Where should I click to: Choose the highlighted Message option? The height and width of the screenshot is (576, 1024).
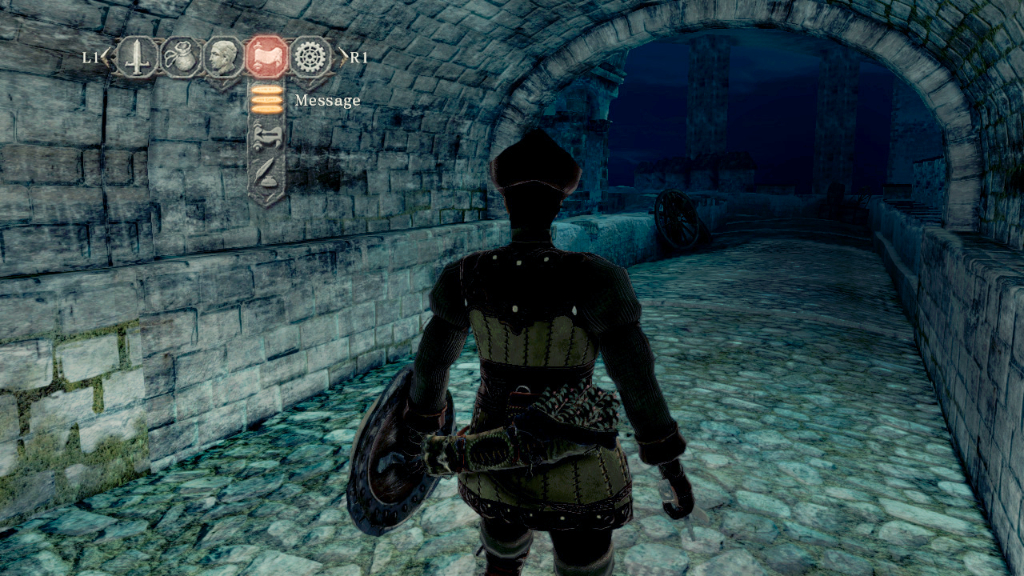pyautogui.click(x=266, y=100)
